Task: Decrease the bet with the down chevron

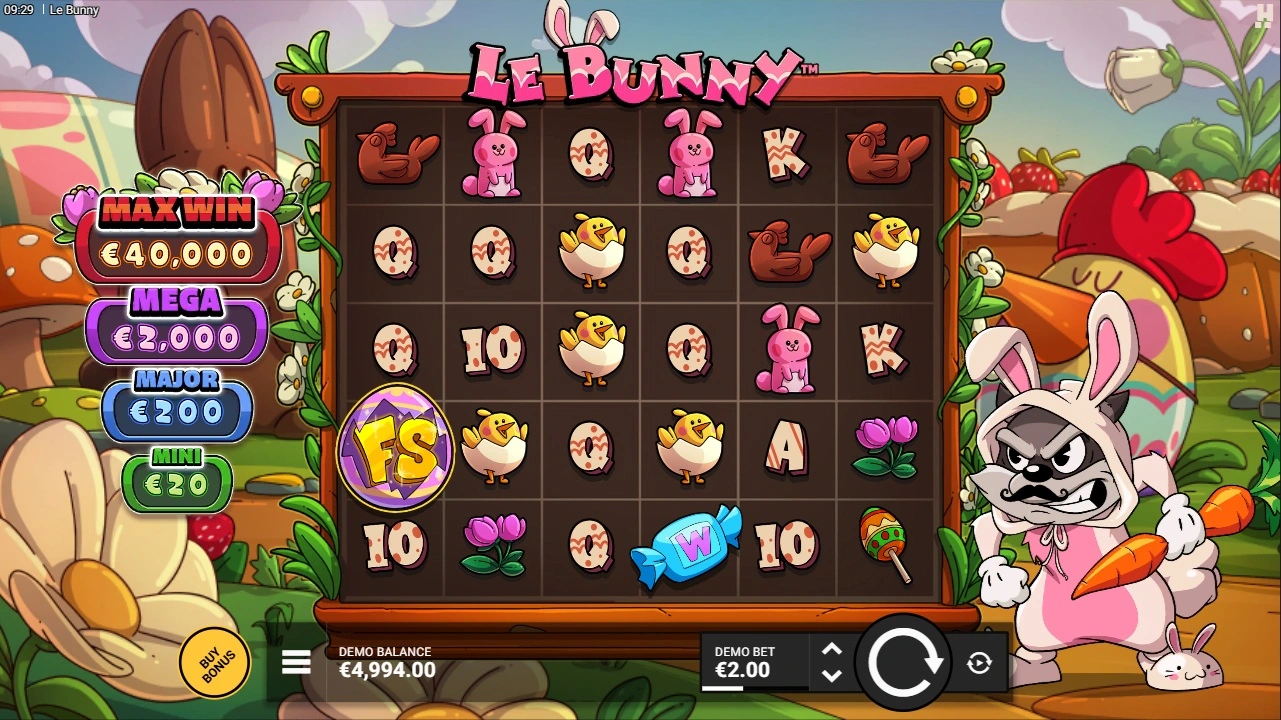Action: 831,676
